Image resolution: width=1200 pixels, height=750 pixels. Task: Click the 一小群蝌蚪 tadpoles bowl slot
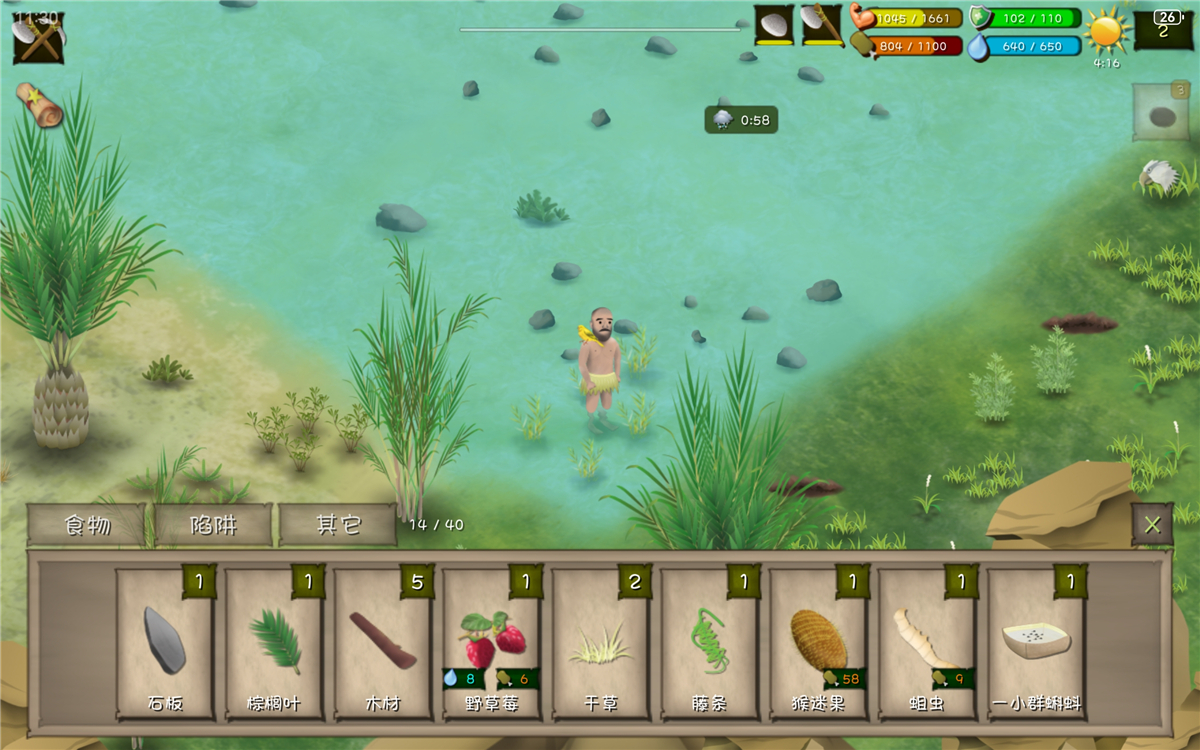point(1037,645)
